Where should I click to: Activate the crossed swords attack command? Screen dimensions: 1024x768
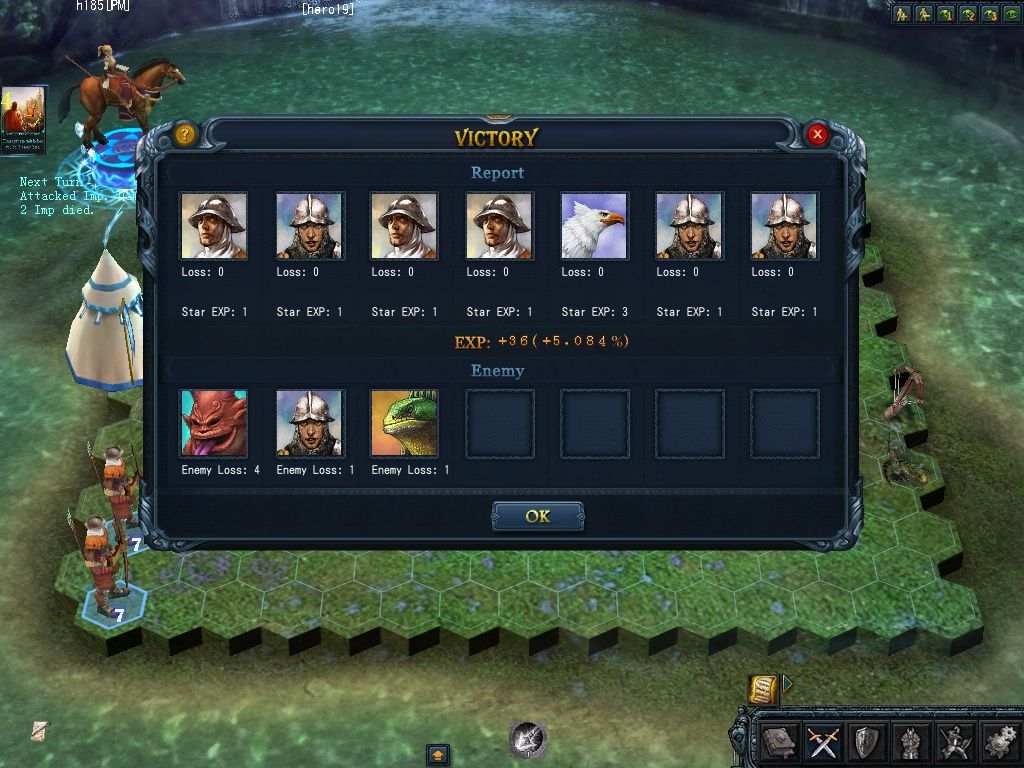822,742
